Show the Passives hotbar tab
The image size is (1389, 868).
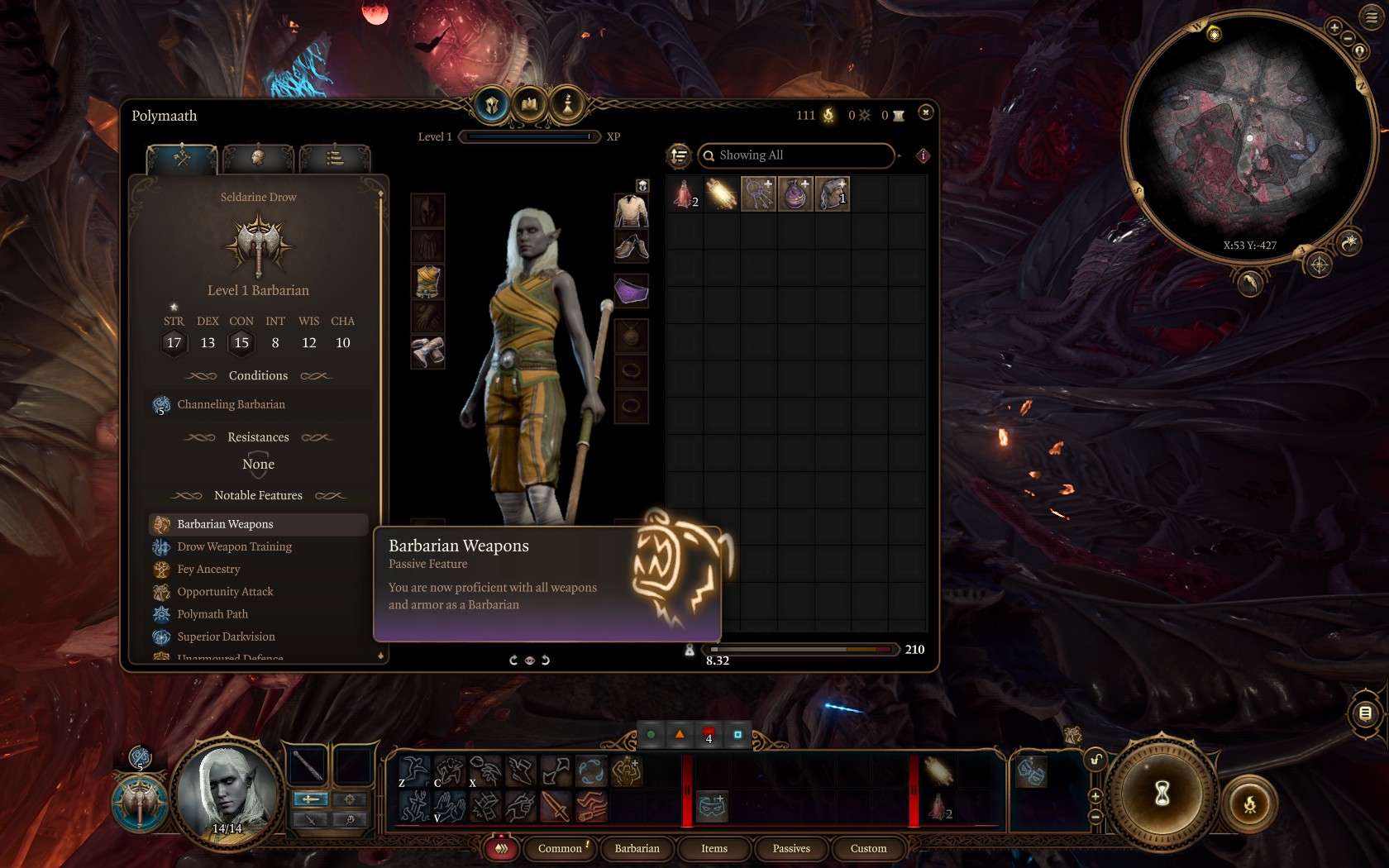[x=791, y=848]
